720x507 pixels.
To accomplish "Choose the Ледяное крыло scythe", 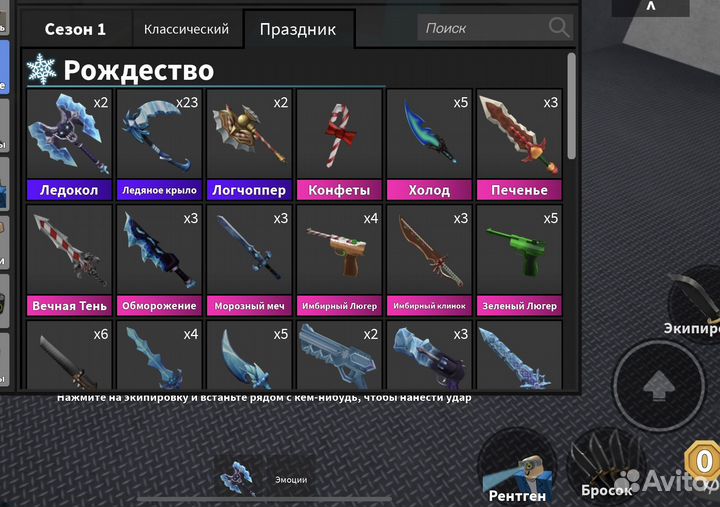I will click(x=158, y=145).
